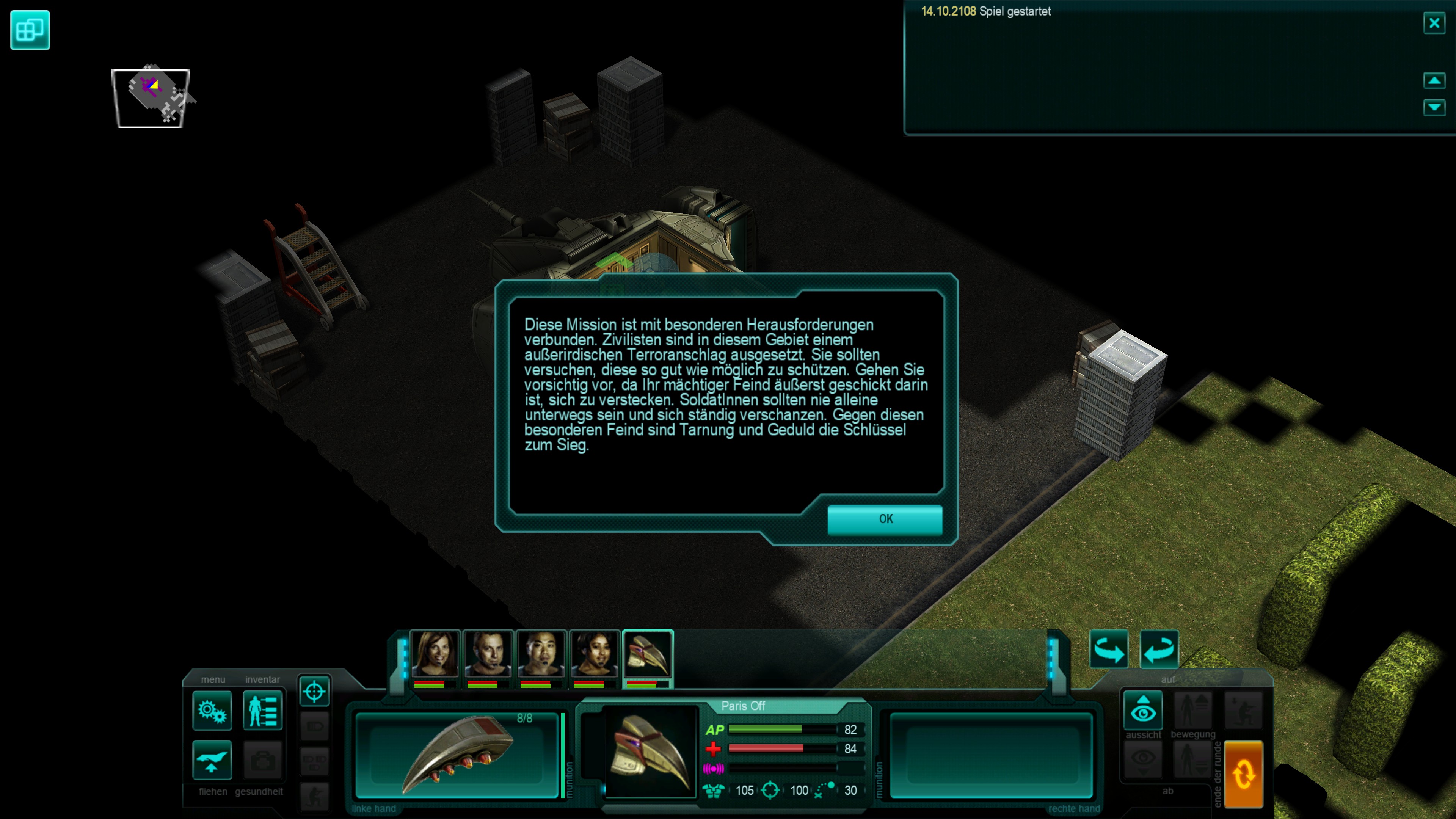Activate the fliehen retreat aircraft button
This screenshot has height=819, width=1456.
212,759
